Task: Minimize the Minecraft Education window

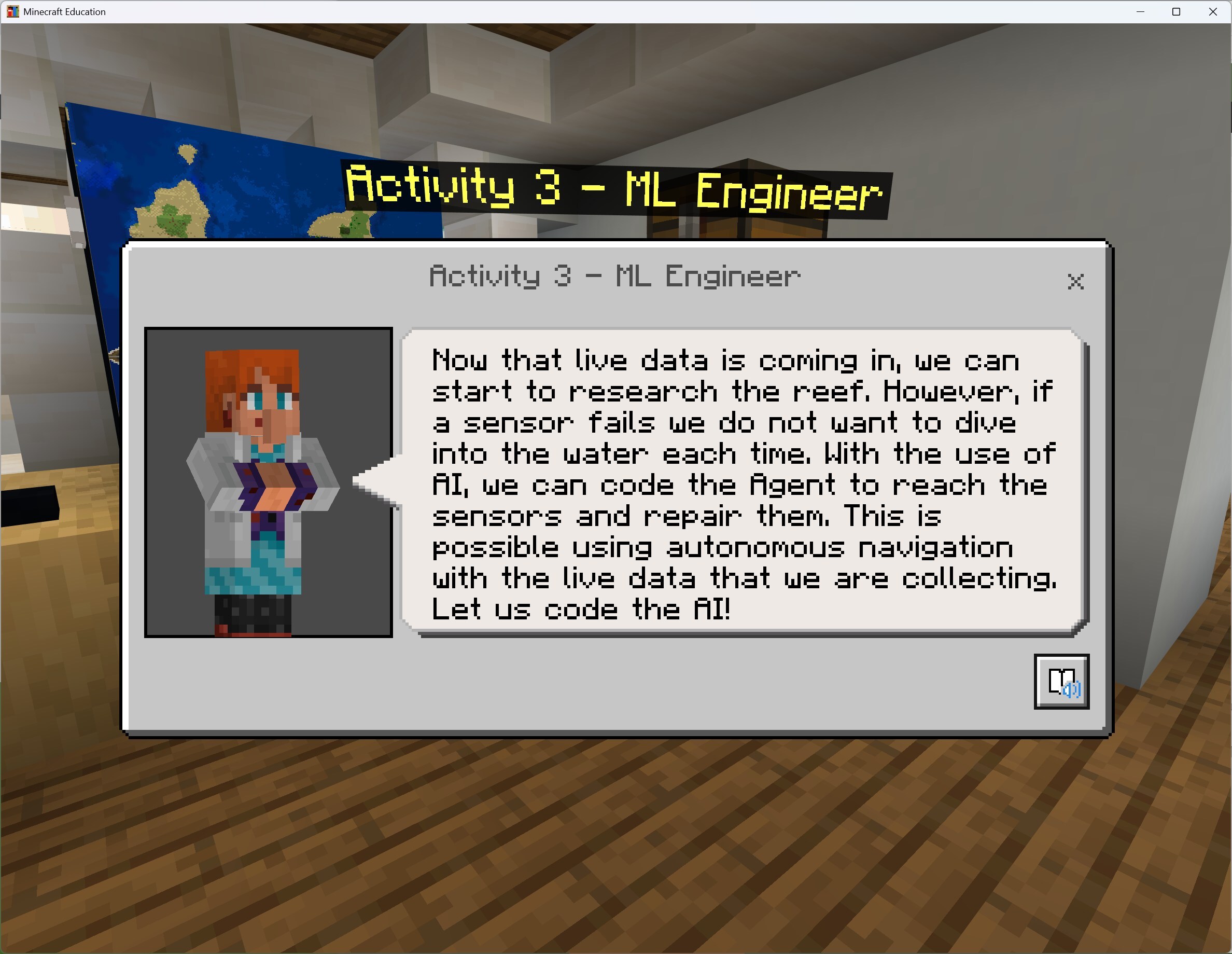Action: pos(1140,12)
